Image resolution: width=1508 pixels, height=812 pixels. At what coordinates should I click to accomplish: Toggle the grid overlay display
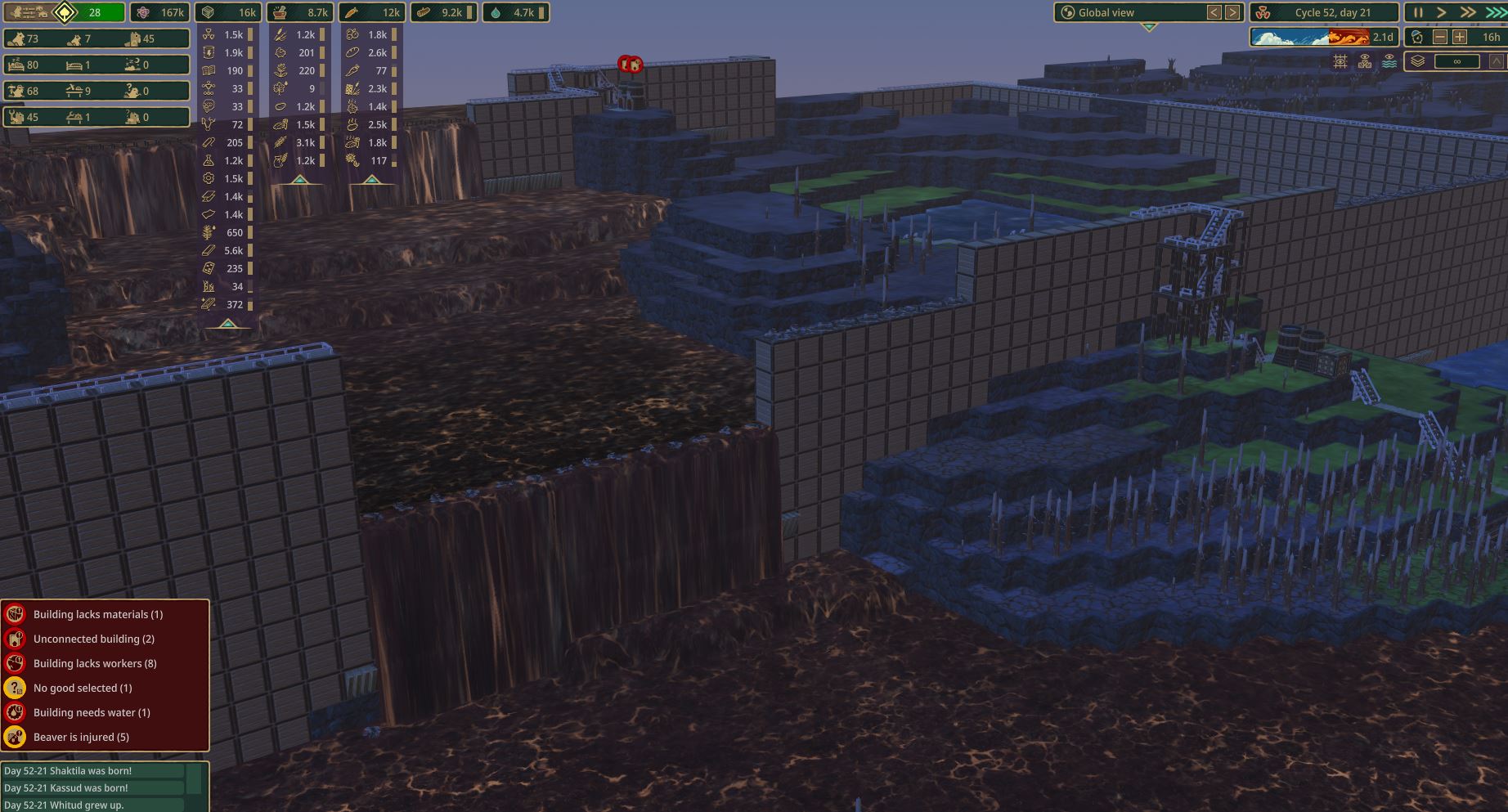pyautogui.click(x=1339, y=61)
